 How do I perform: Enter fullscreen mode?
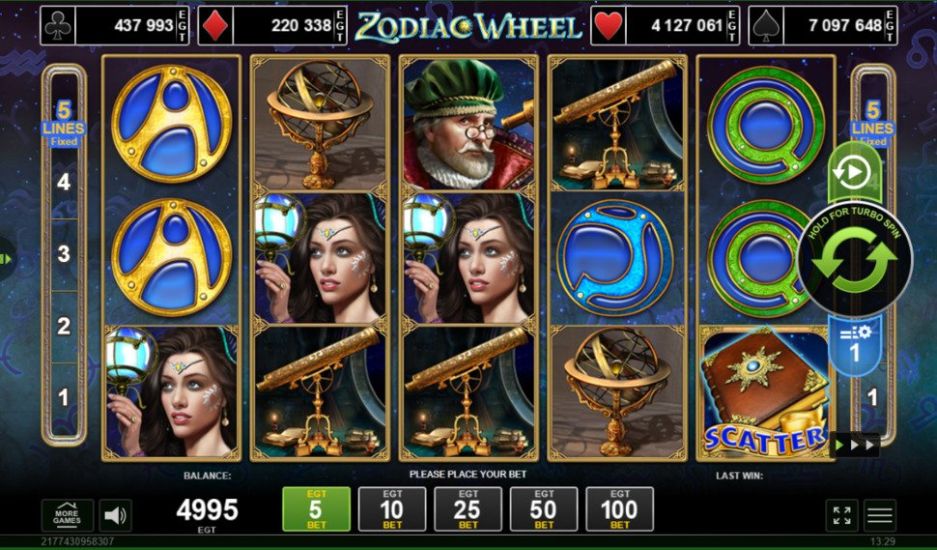pyautogui.click(x=842, y=515)
